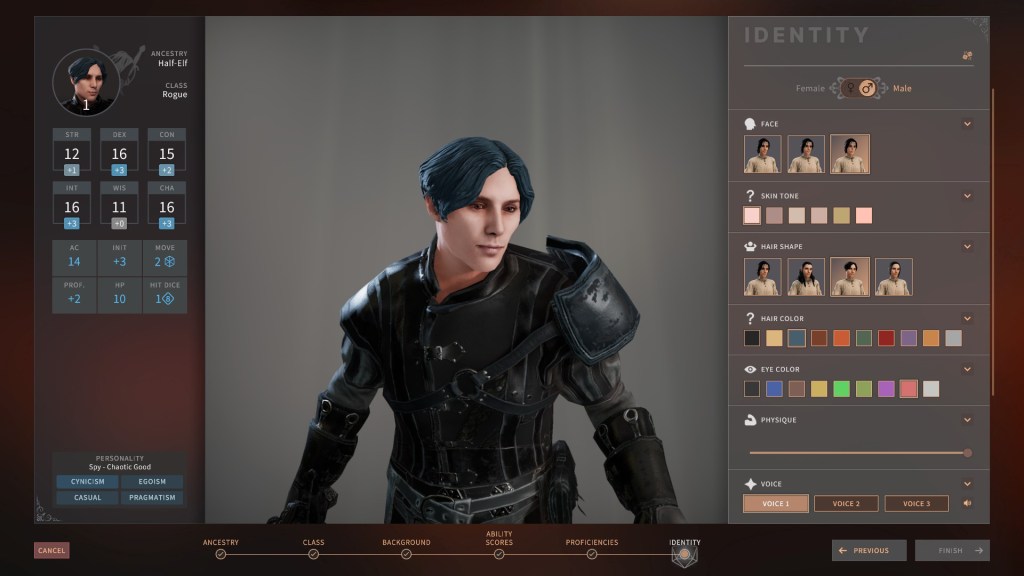Go back with the Previous button
This screenshot has height=576, width=1024.
coord(869,550)
